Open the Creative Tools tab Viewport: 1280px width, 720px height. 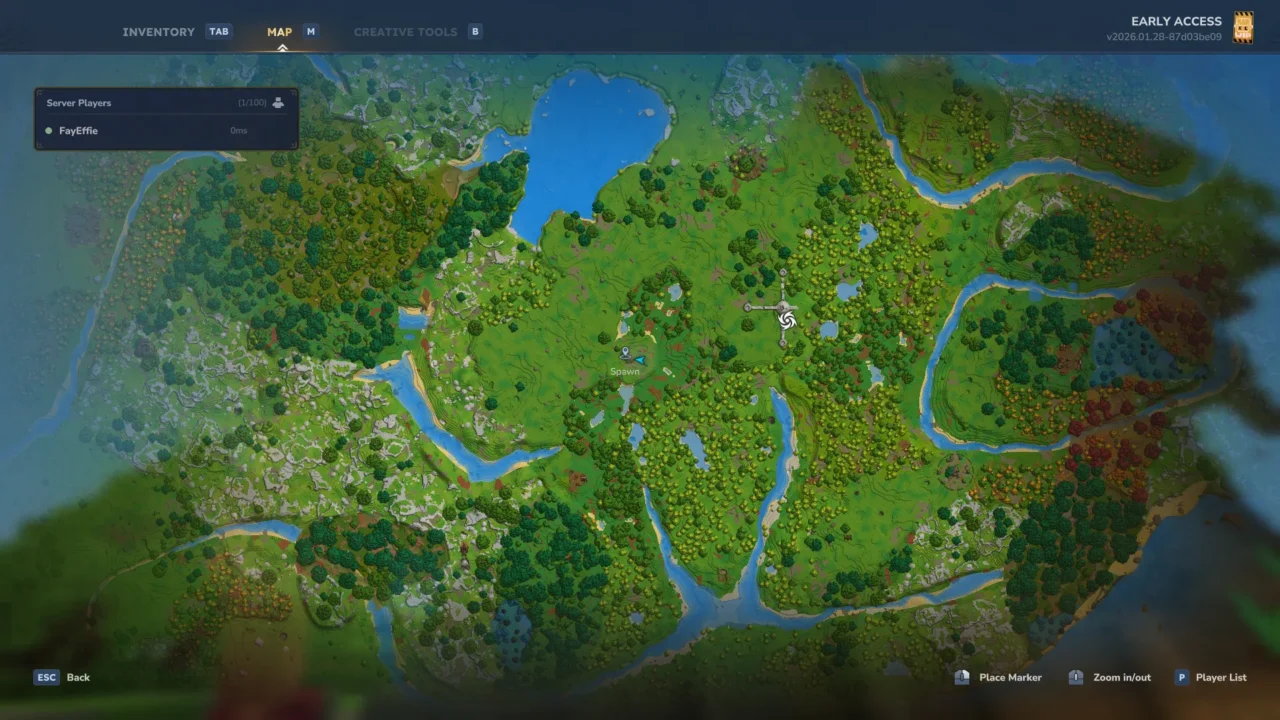click(405, 32)
